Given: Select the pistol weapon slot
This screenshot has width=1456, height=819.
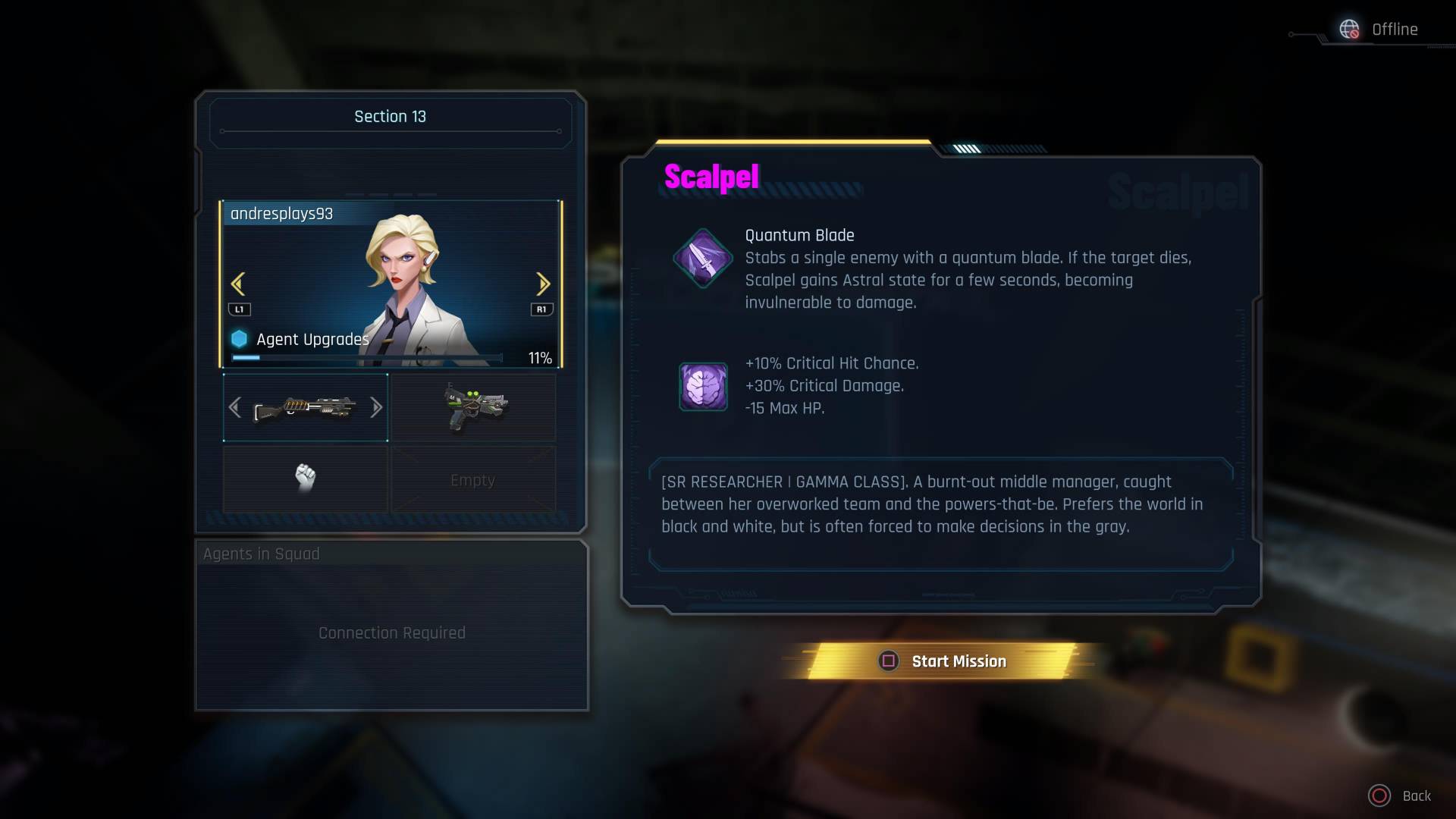Looking at the screenshot, I should 473,407.
